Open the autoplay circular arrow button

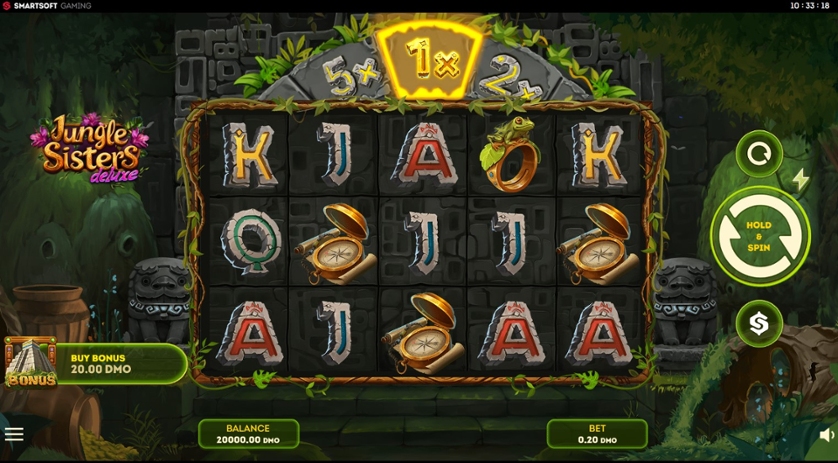[759, 155]
